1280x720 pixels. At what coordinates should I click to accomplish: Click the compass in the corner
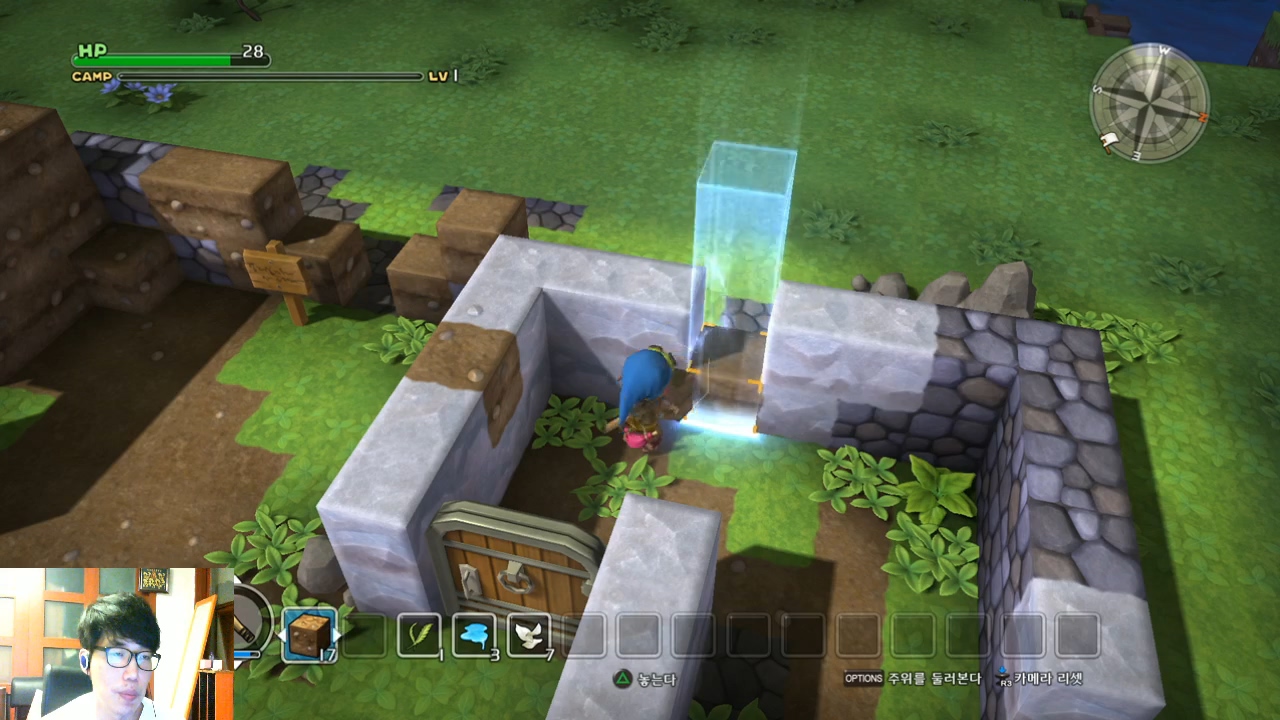(x=1149, y=103)
